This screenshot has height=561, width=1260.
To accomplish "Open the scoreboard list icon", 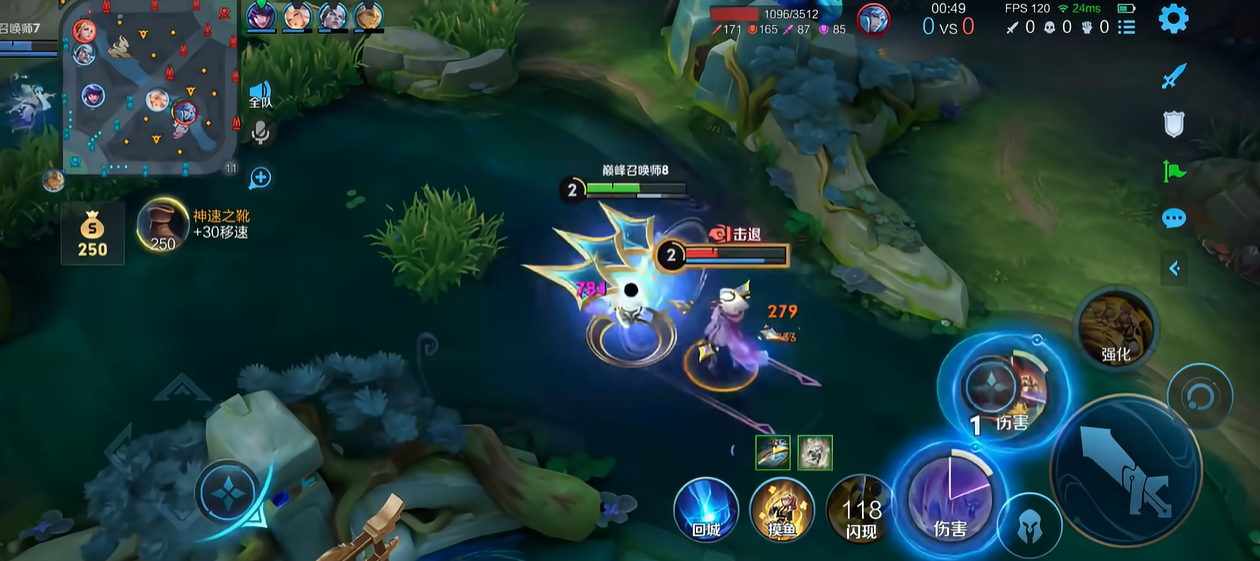I will coord(1127,27).
